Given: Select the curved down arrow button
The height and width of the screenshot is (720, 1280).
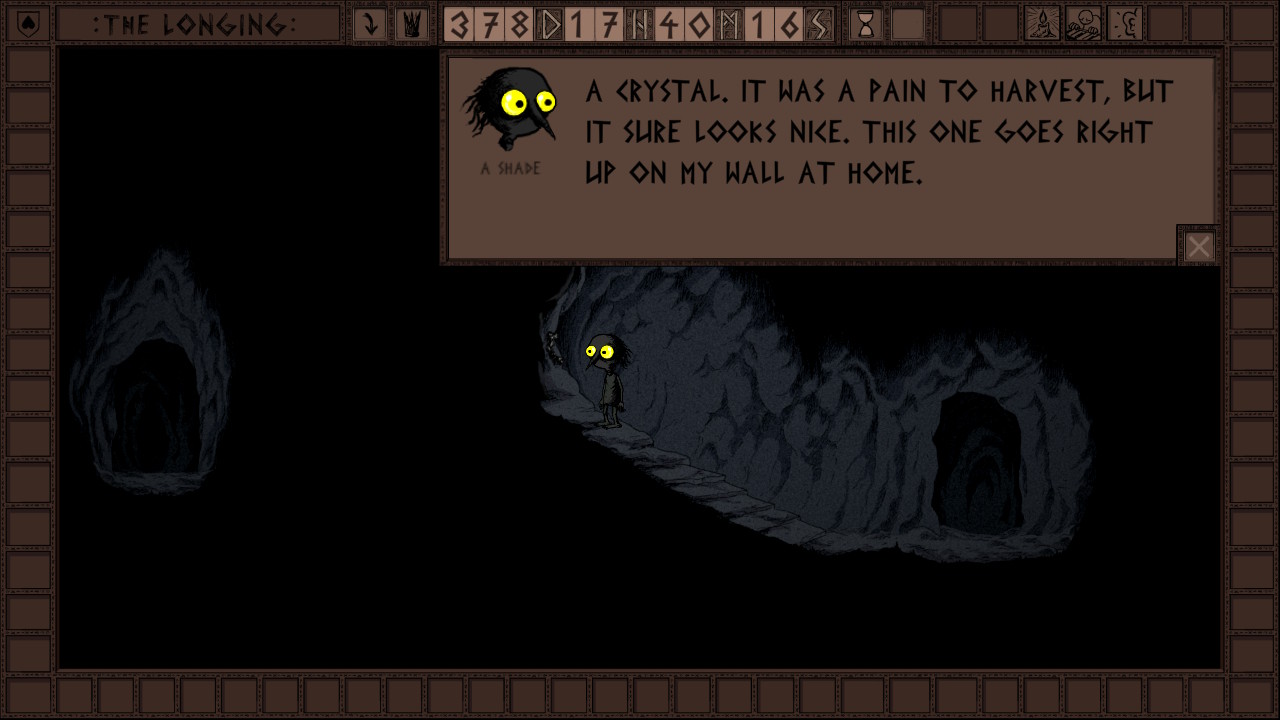Looking at the screenshot, I should pyautogui.click(x=370, y=24).
